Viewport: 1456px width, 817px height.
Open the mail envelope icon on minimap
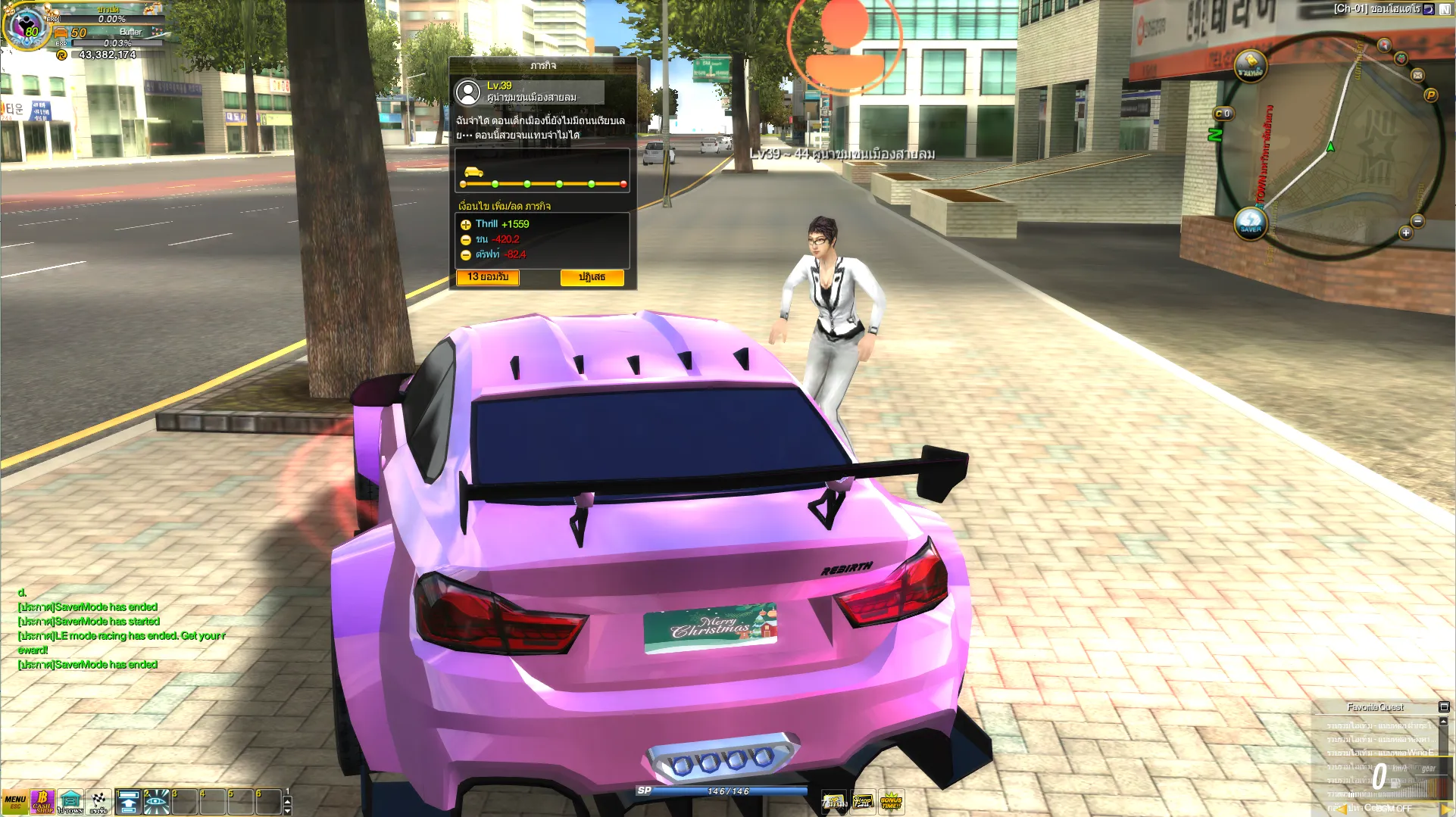tap(1418, 75)
